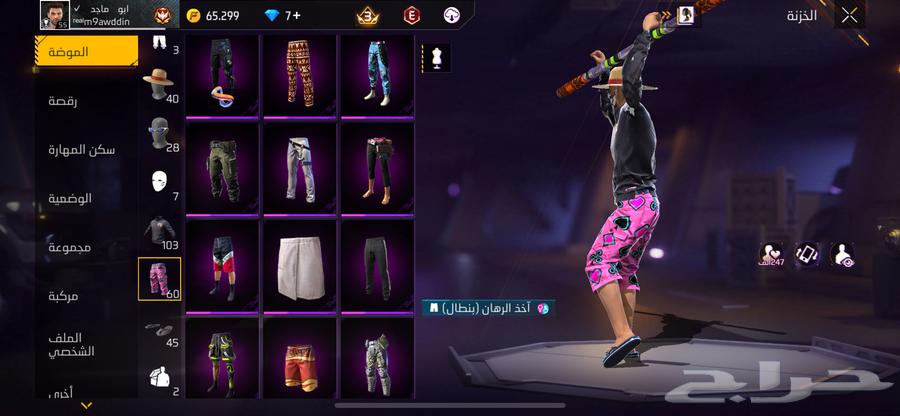Open the black jacket tops category
The width and height of the screenshot is (900, 416).
pyautogui.click(x=158, y=232)
